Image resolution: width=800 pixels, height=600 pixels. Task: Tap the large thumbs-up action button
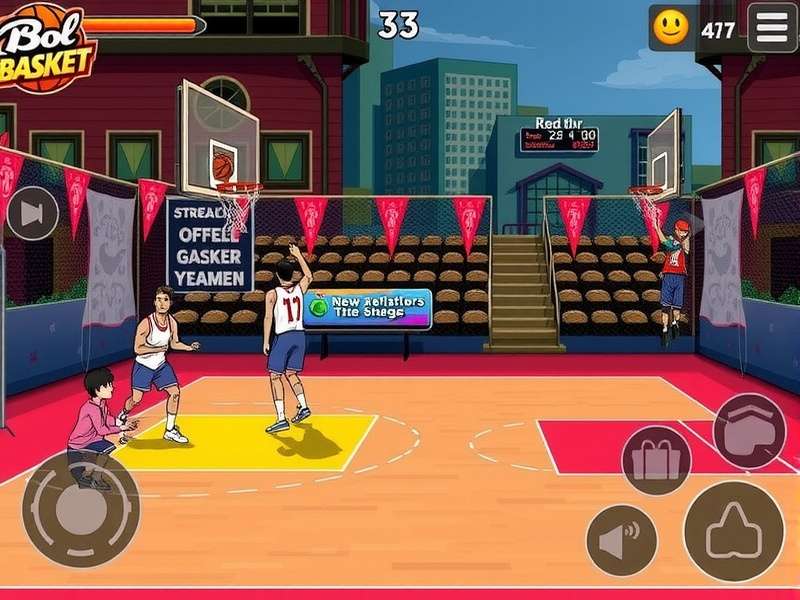734,531
